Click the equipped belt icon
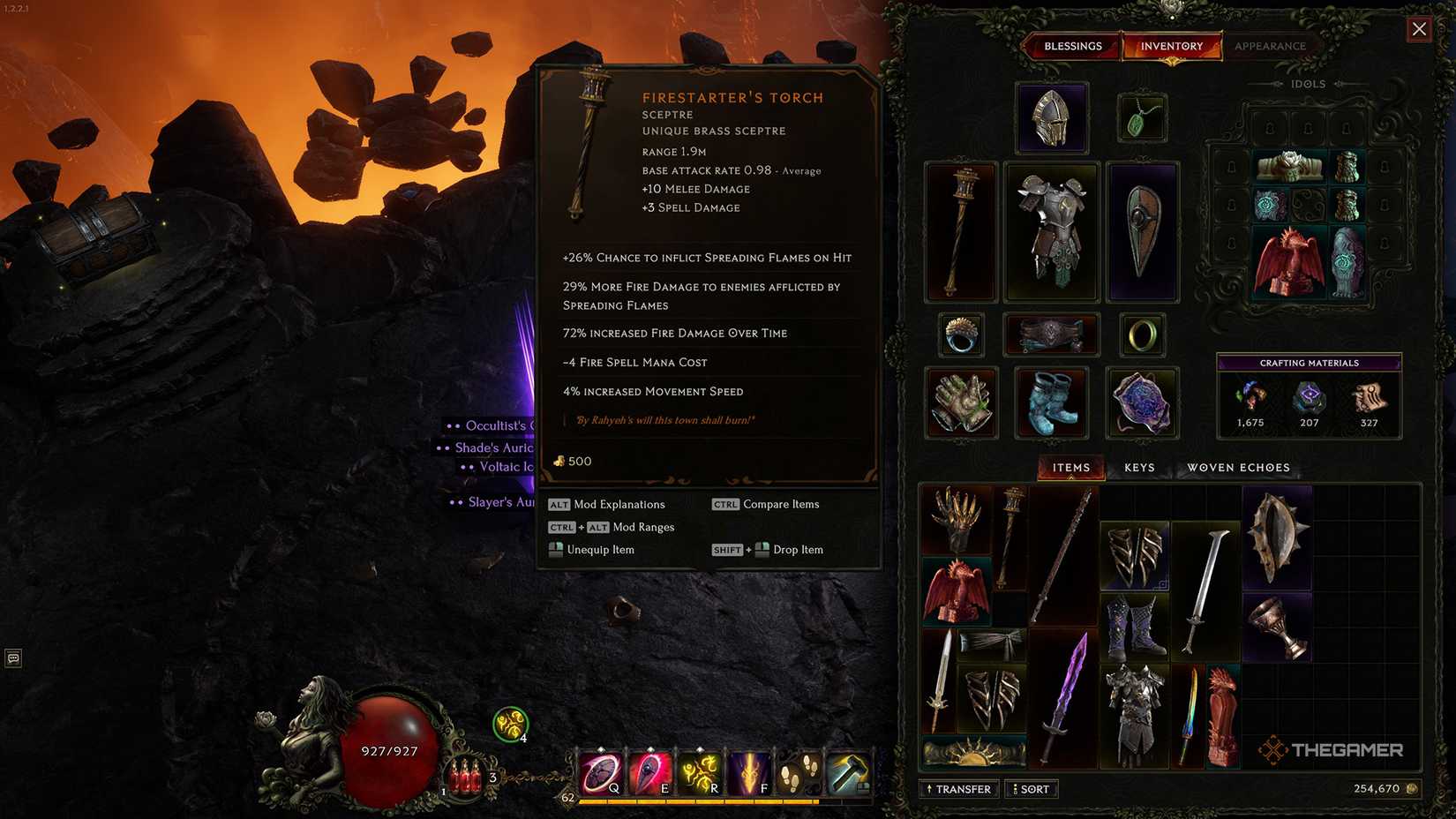Image resolution: width=1456 pixels, height=819 pixels. tap(1051, 334)
